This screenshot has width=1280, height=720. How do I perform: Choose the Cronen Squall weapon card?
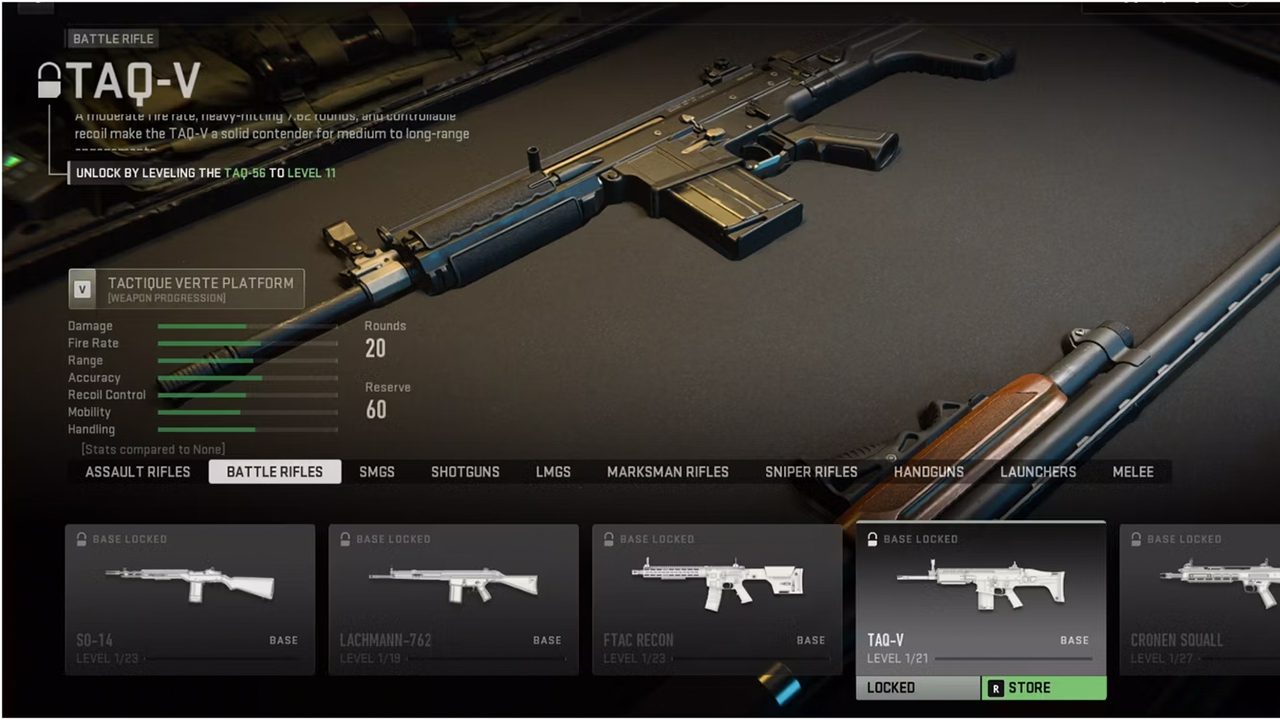pos(1200,598)
